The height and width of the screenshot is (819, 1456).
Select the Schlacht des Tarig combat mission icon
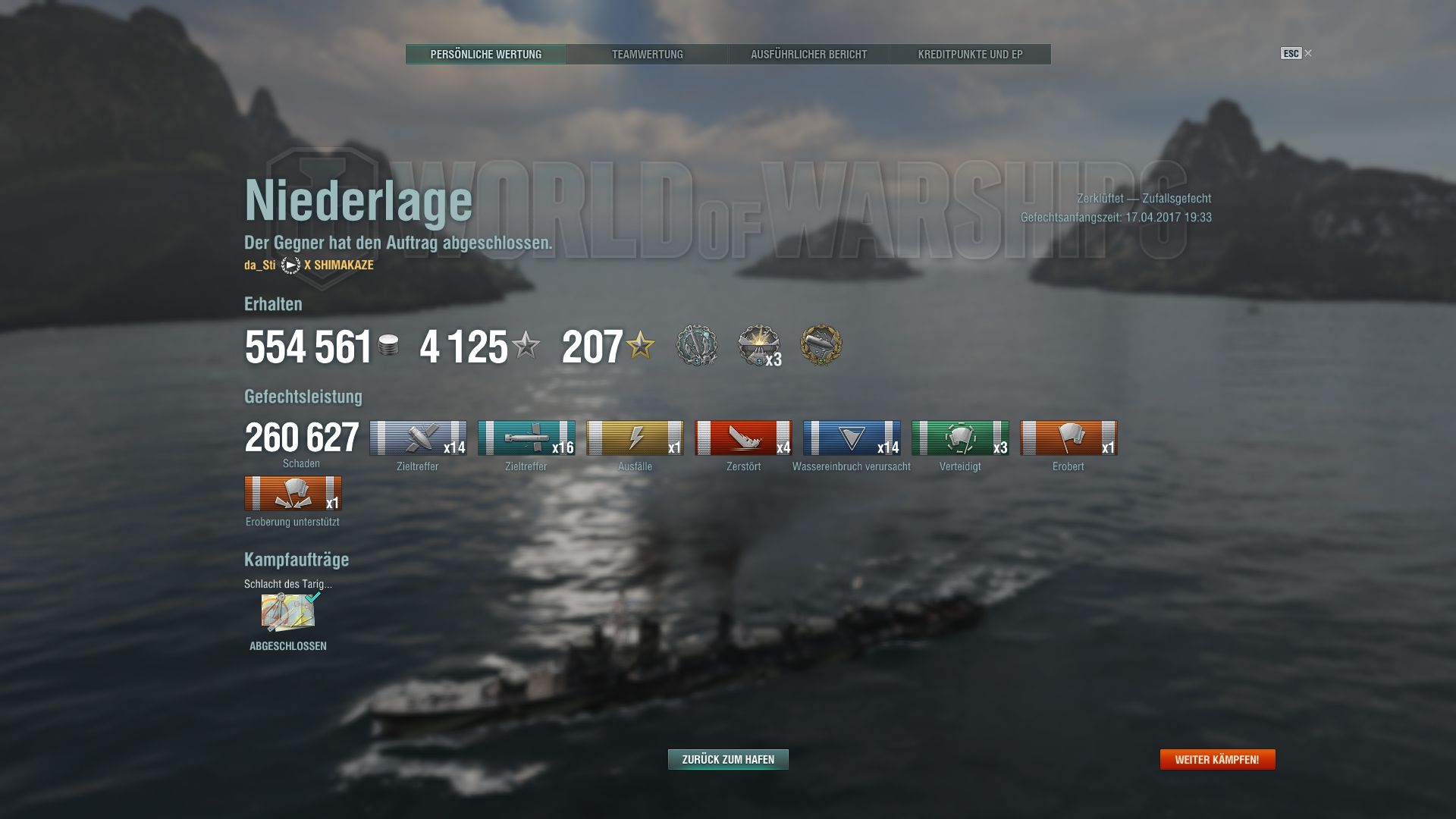coord(288,613)
